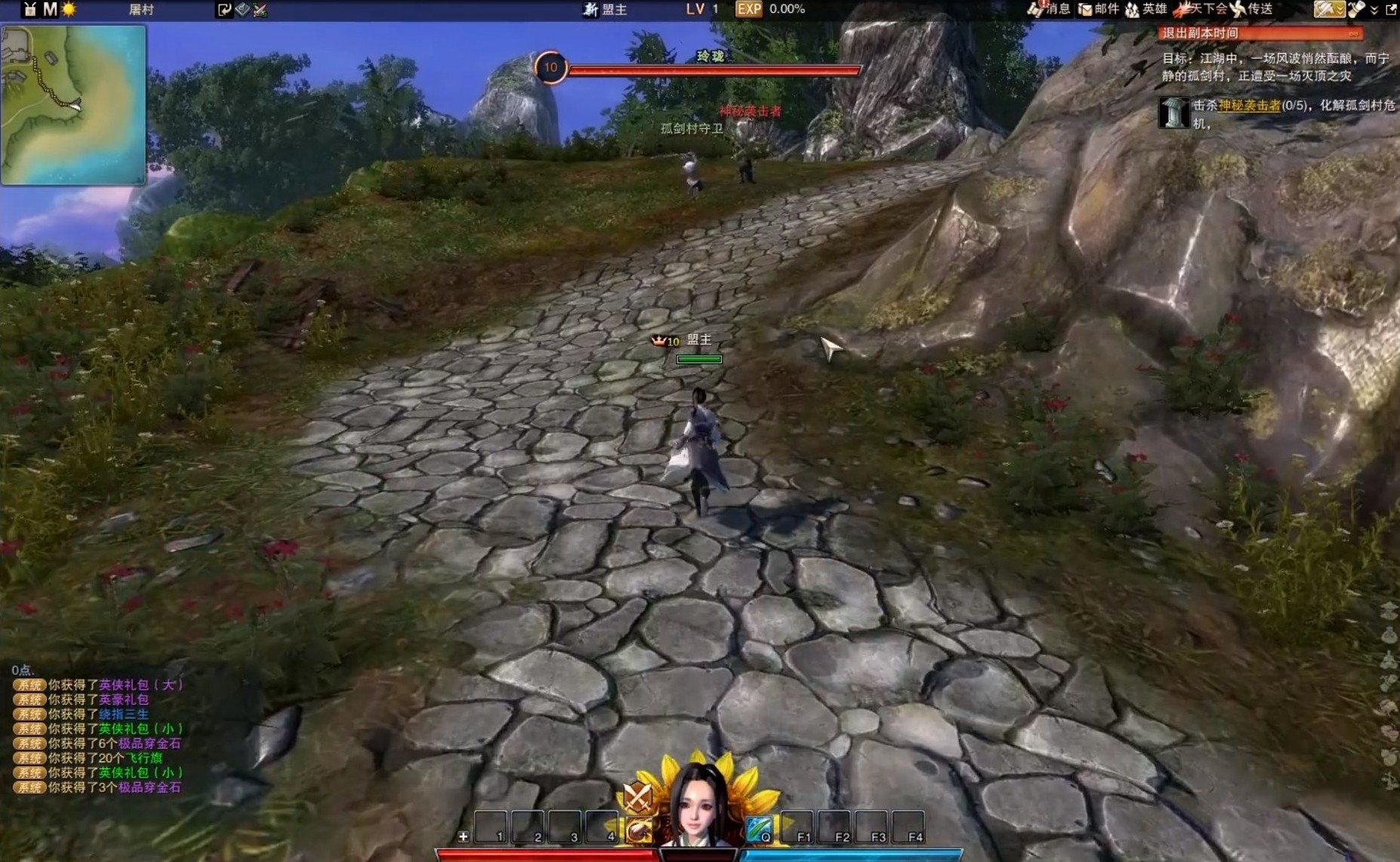This screenshot has height=862, width=1400.
Task: Open the 天下会 menu entry
Action: (x=1201, y=9)
